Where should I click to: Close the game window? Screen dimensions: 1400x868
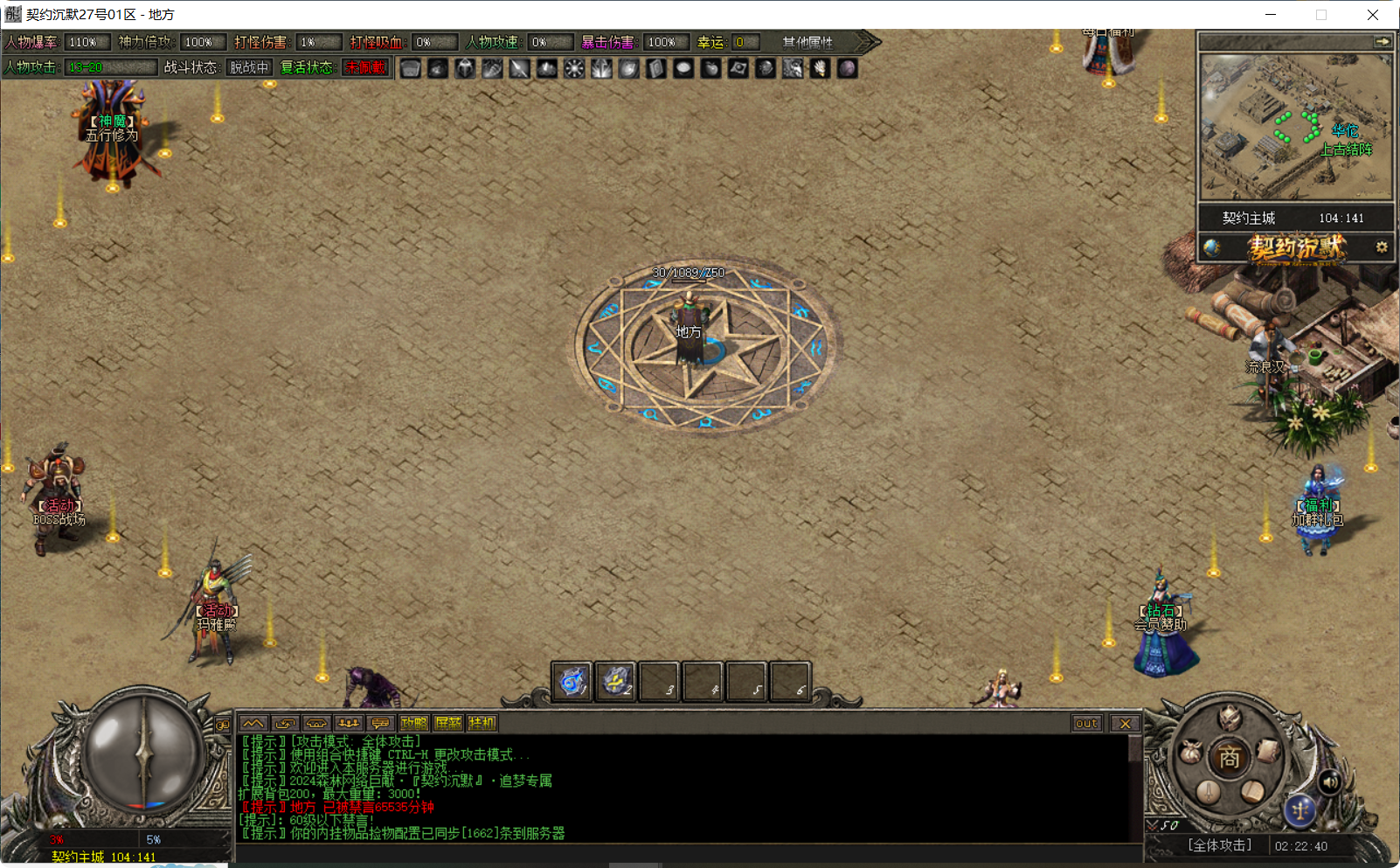(1373, 15)
